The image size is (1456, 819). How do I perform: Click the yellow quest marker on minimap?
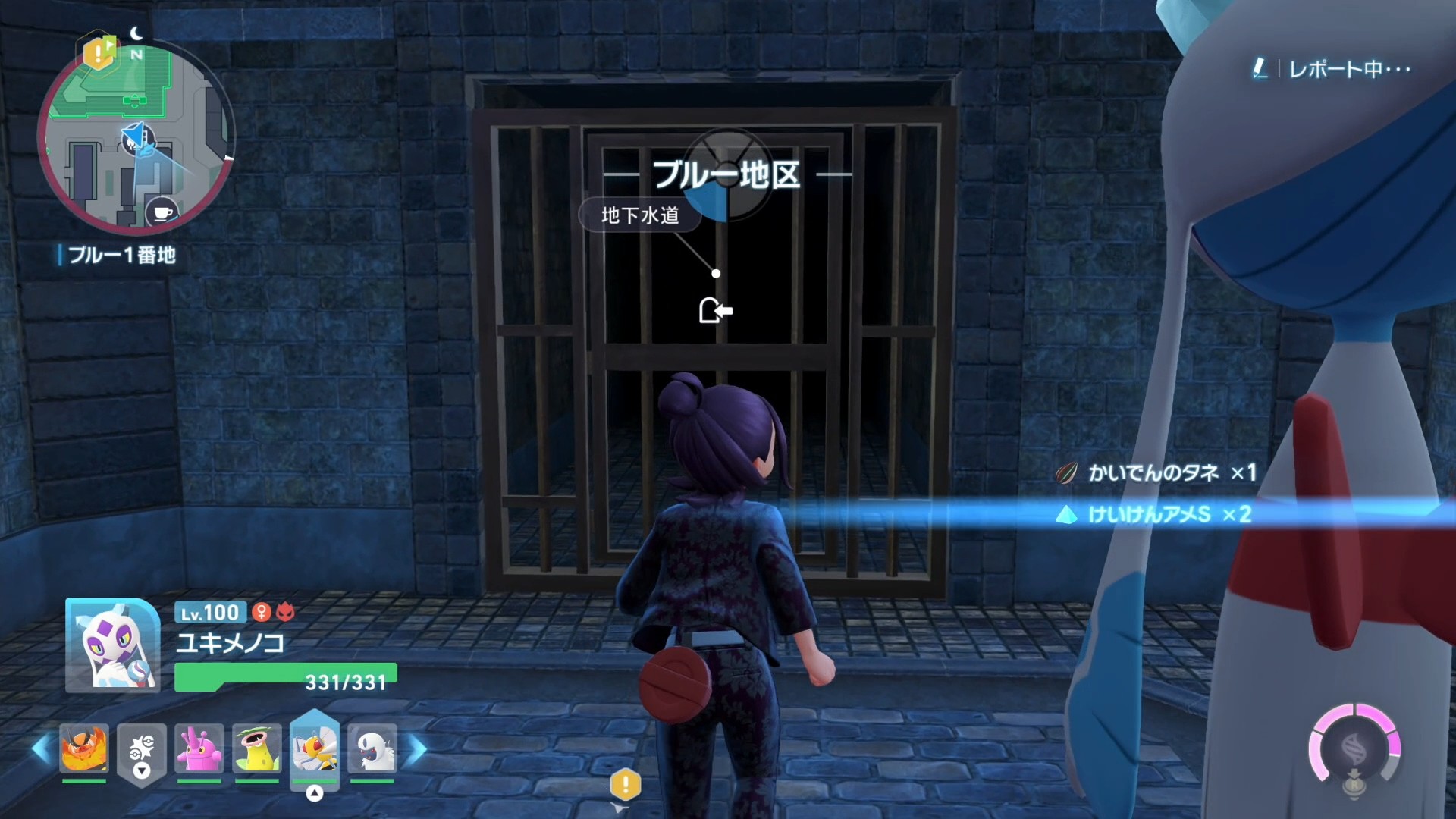(x=99, y=53)
